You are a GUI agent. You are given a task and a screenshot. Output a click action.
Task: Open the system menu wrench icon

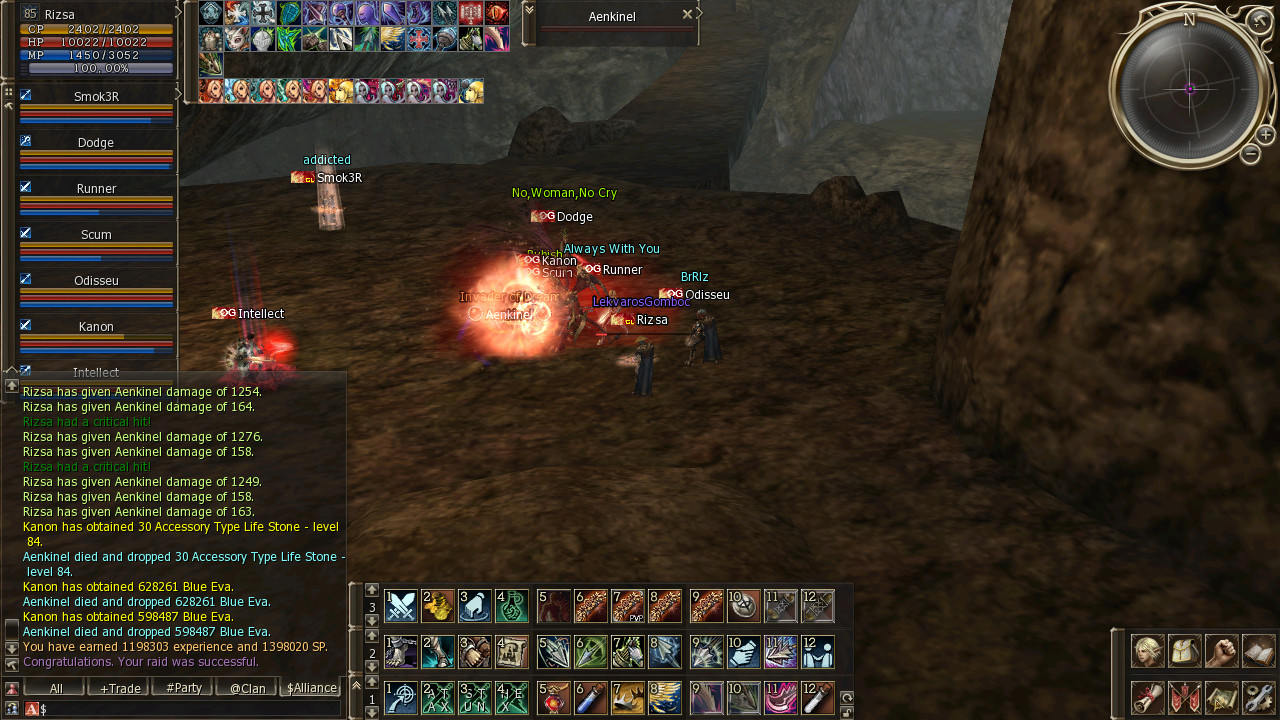click(x=1258, y=697)
